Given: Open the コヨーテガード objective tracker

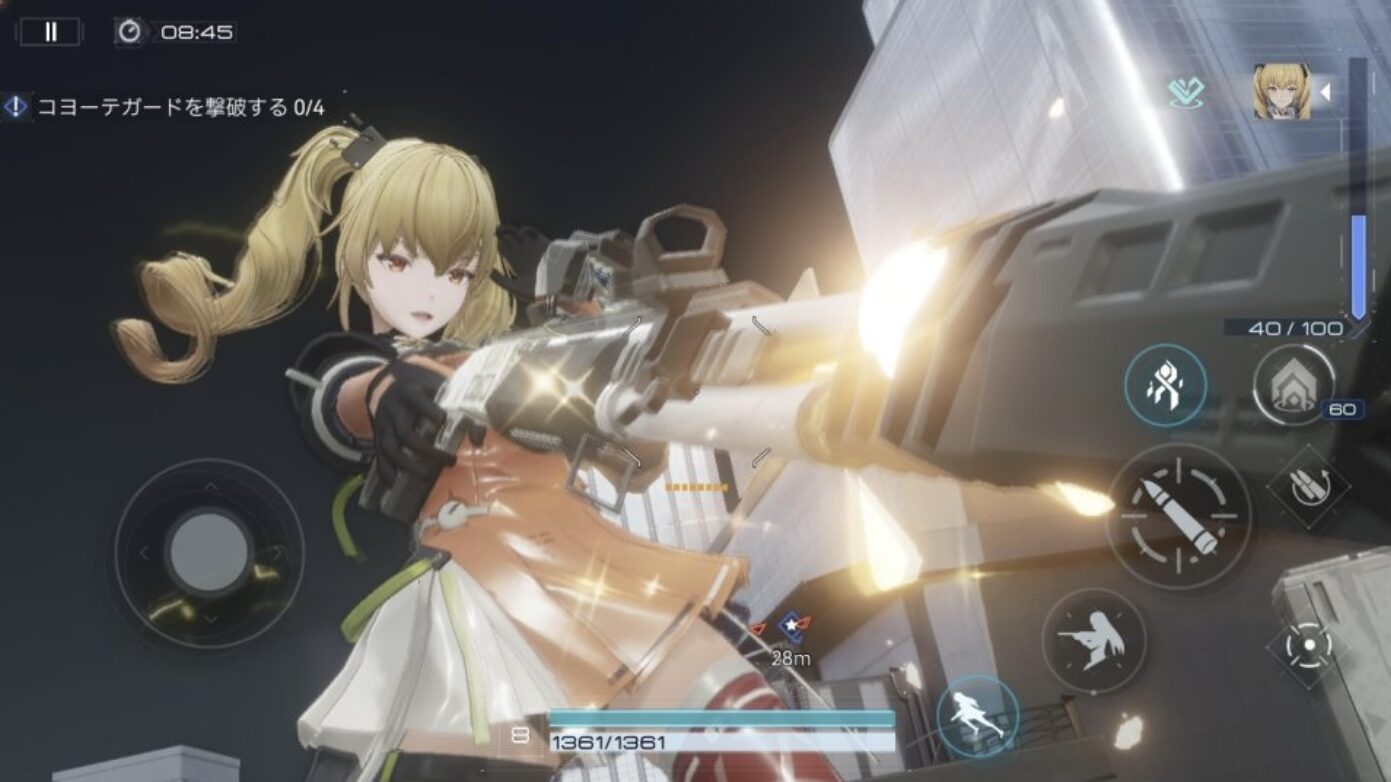Looking at the screenshot, I should point(165,107).
